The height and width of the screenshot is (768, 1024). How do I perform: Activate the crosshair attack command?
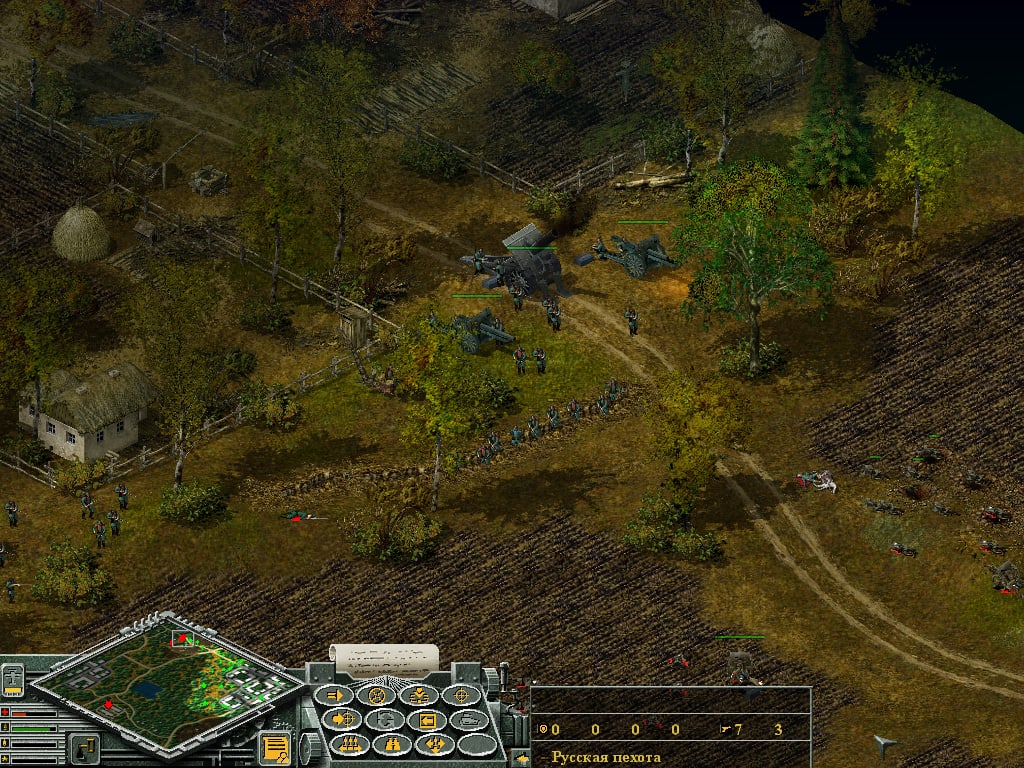click(x=461, y=695)
